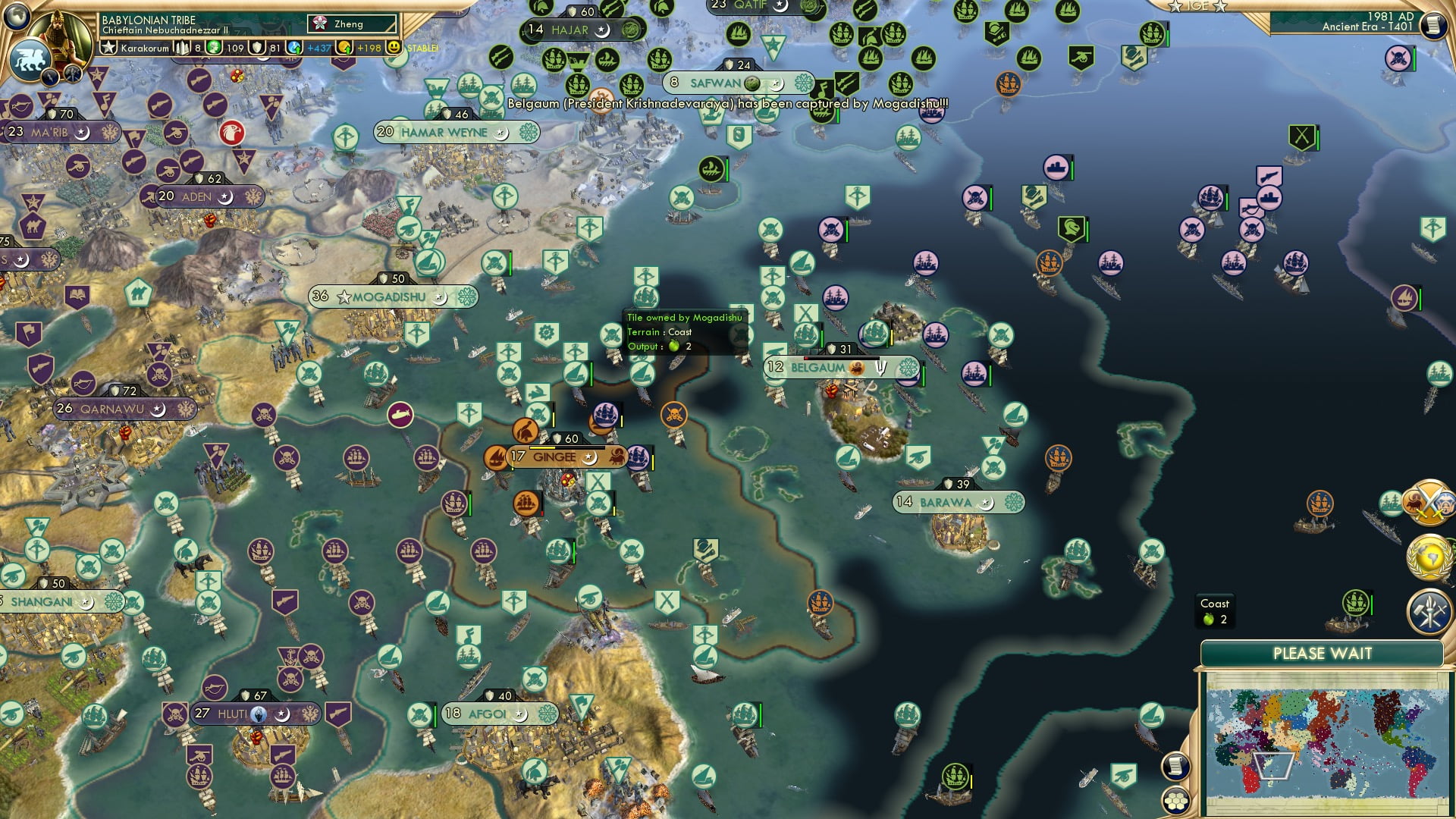Click the Karakorum capital name in top bar
This screenshot has height=819, width=1456.
coord(144,49)
